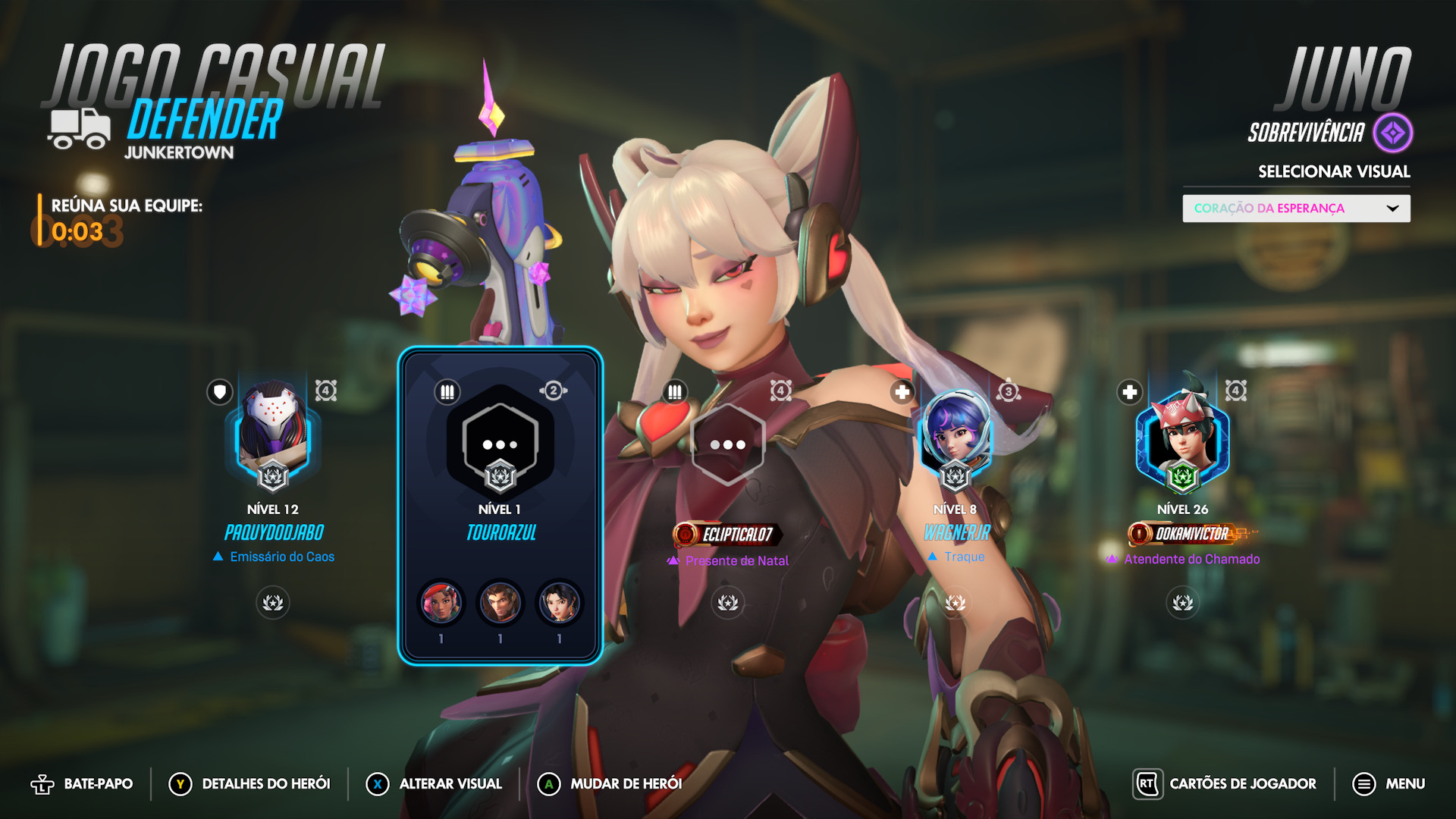Select Mudar de Herói
The width and height of the screenshot is (1456, 819).
point(610,784)
